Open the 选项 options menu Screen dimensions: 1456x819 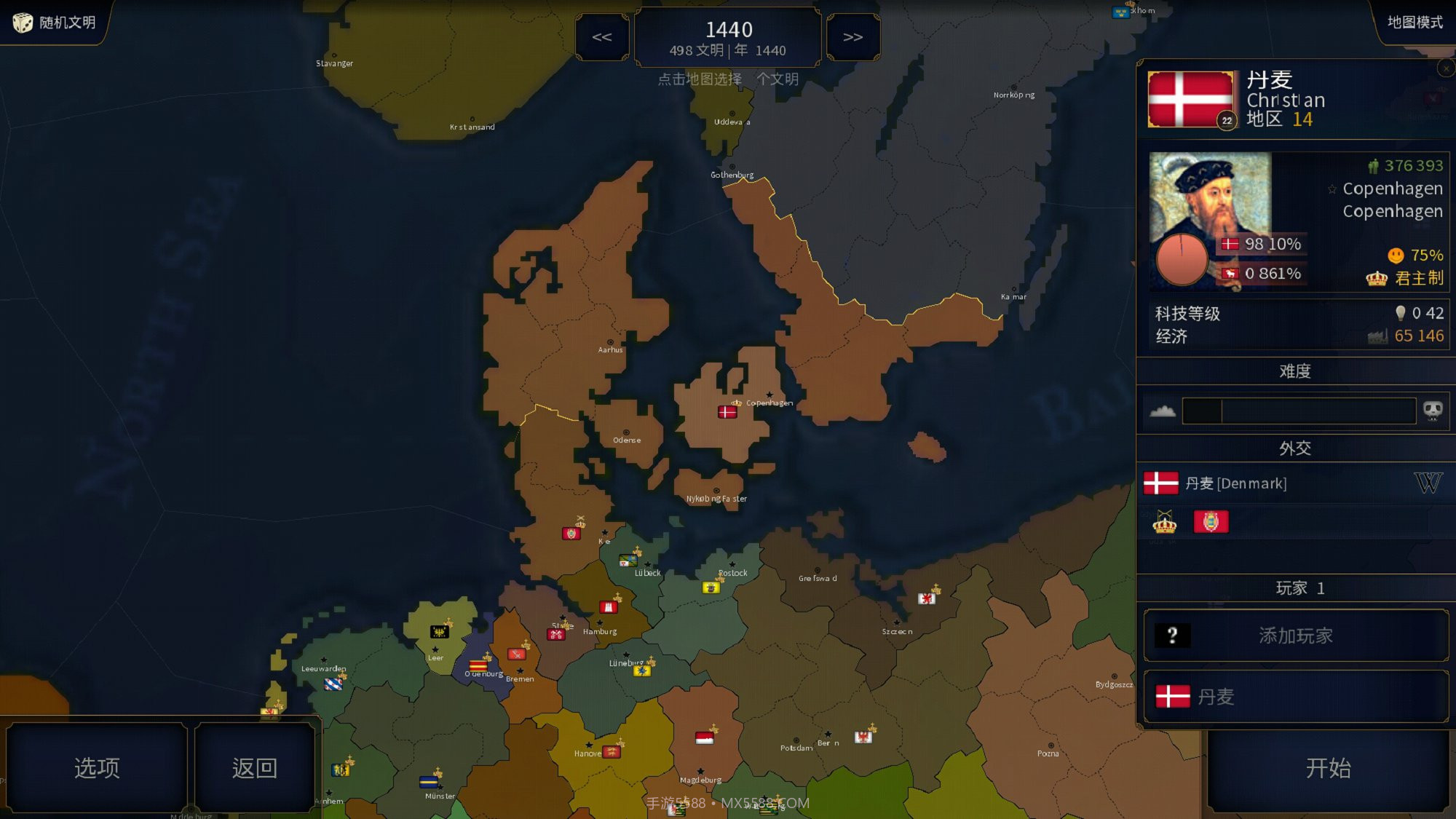(x=97, y=768)
